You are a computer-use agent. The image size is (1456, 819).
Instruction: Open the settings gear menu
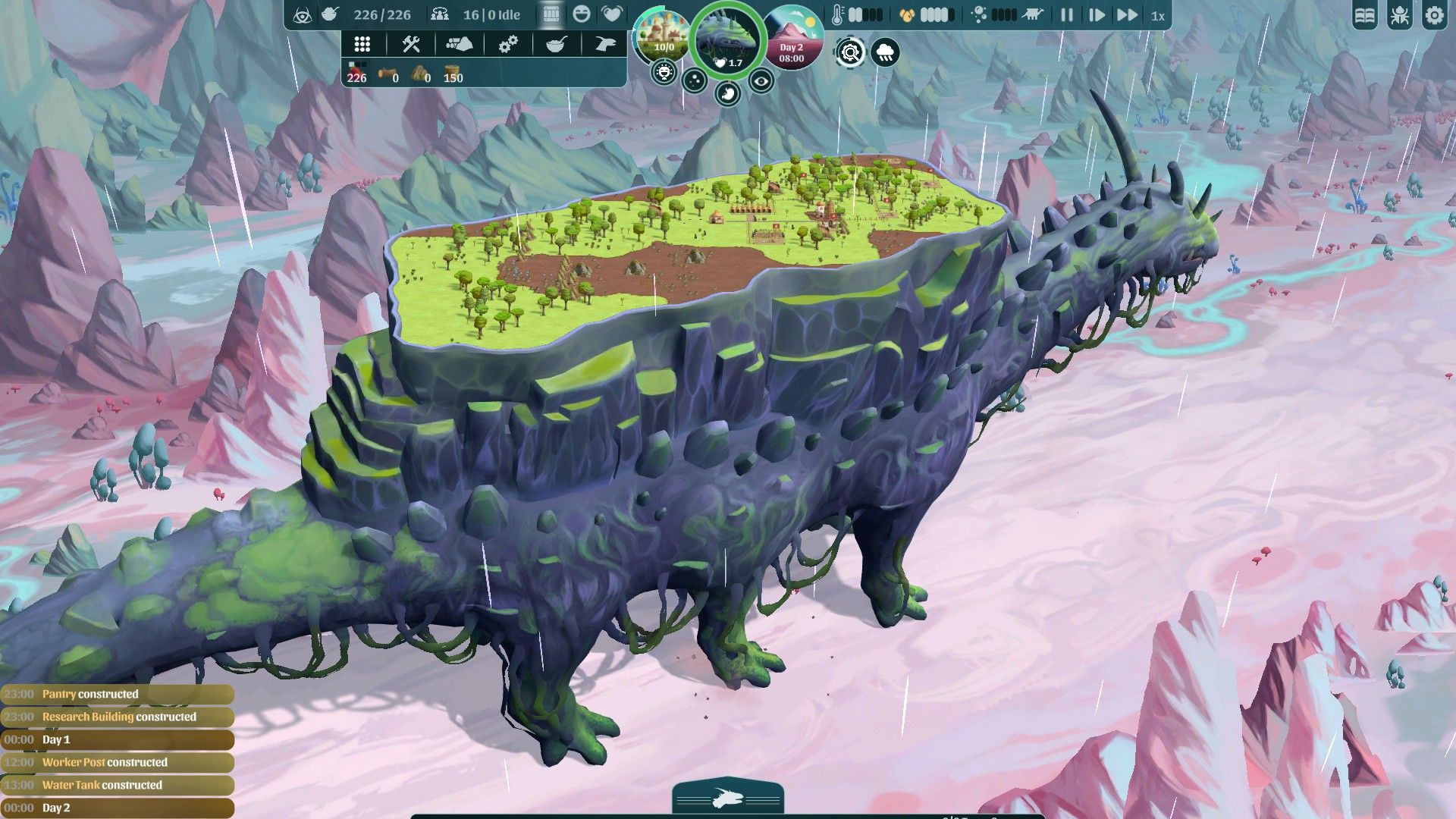click(1434, 16)
